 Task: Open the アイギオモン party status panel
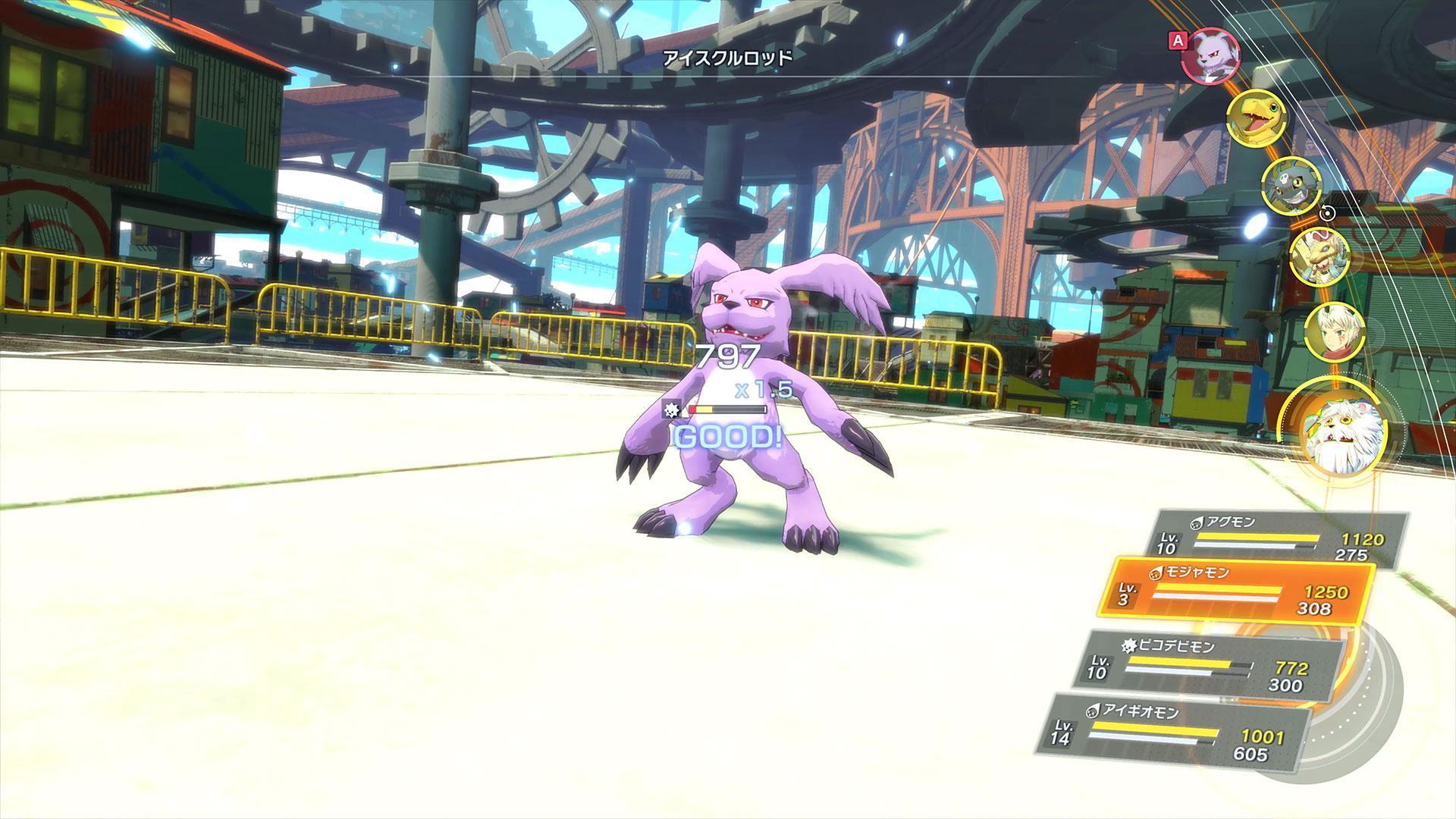[x=1174, y=732]
